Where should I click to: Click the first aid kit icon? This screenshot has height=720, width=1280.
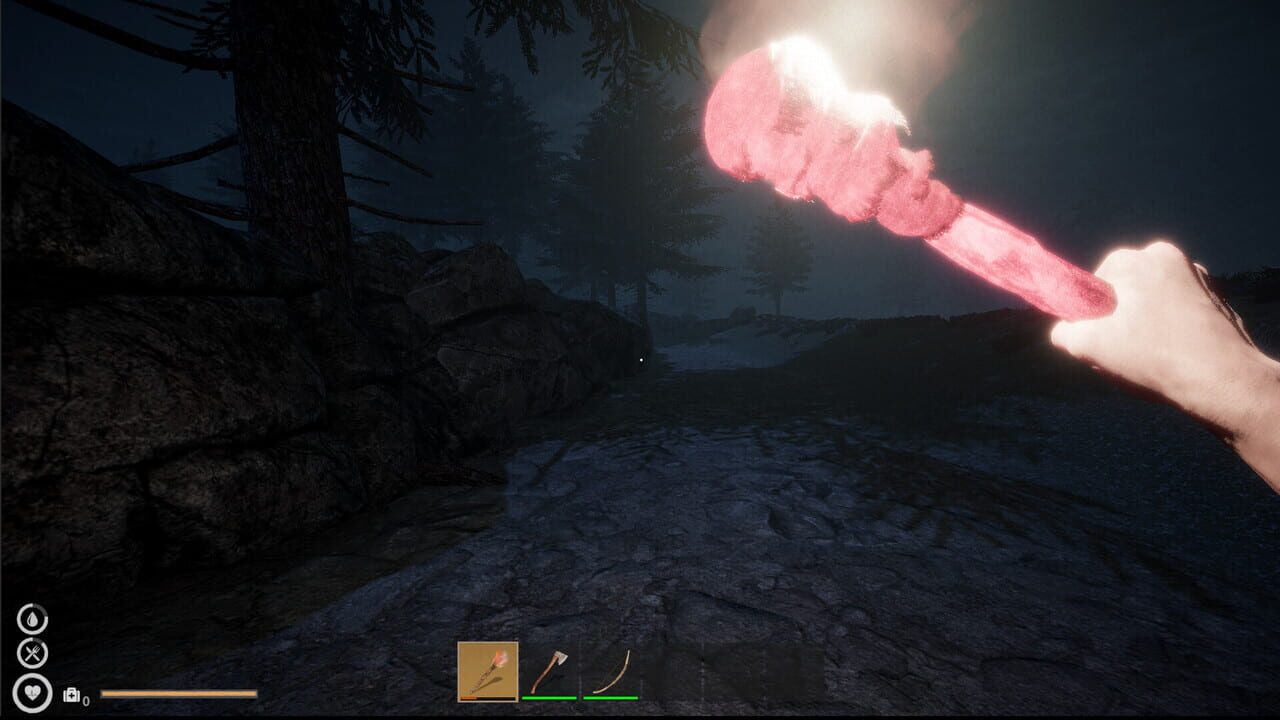tap(71, 694)
